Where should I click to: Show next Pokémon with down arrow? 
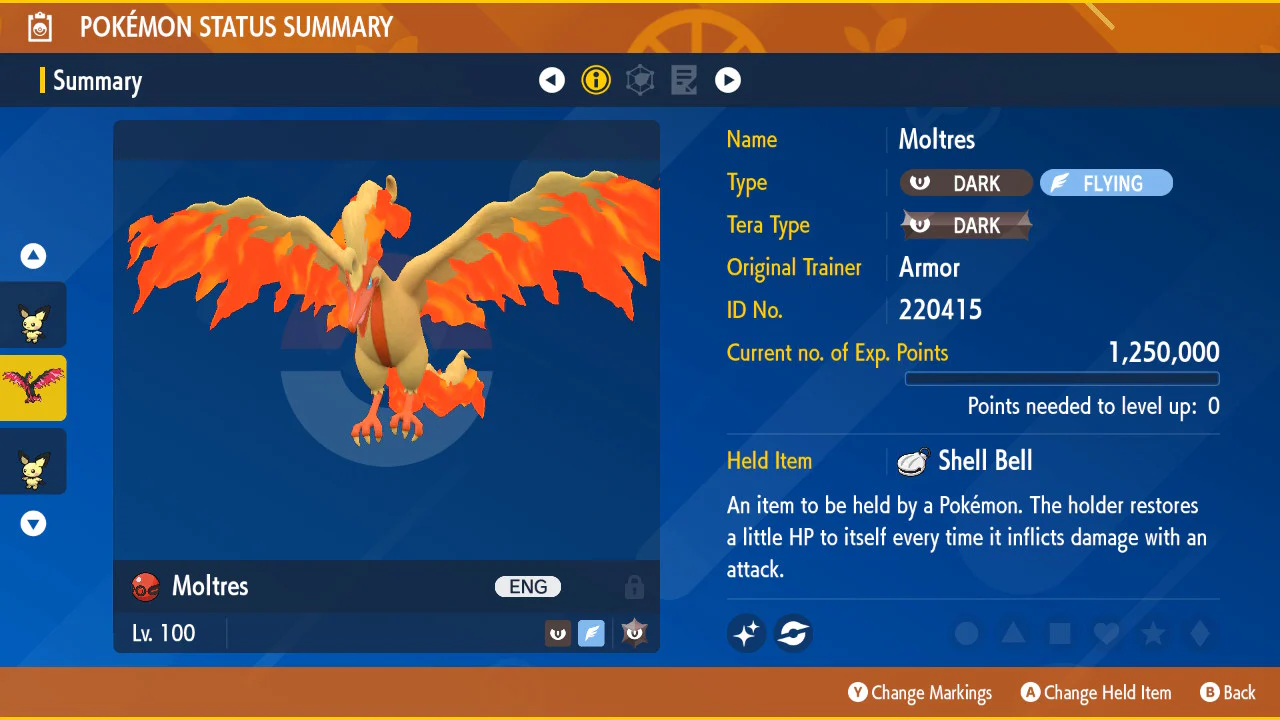pos(33,523)
